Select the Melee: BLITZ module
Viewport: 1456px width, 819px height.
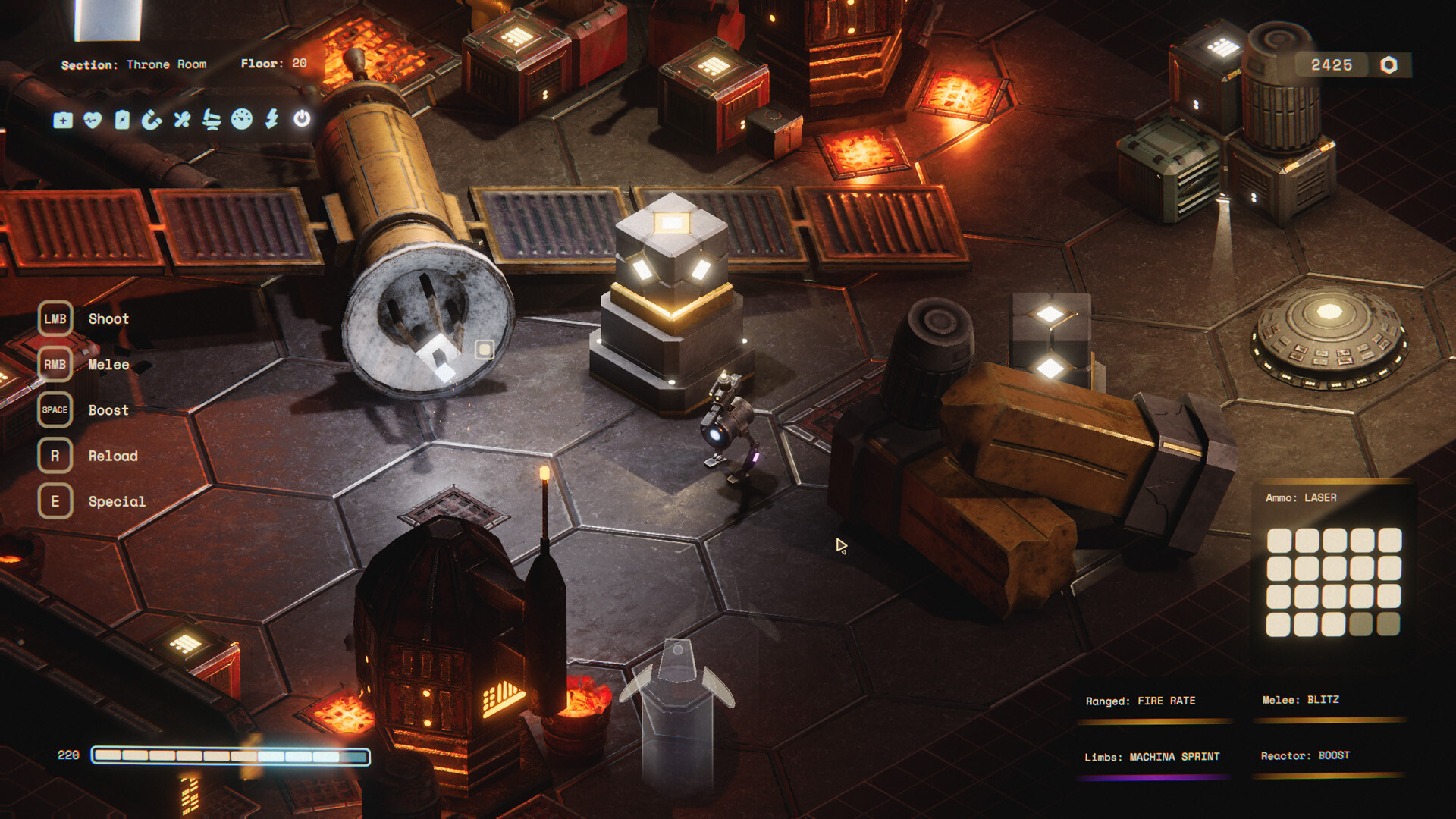click(x=1301, y=700)
